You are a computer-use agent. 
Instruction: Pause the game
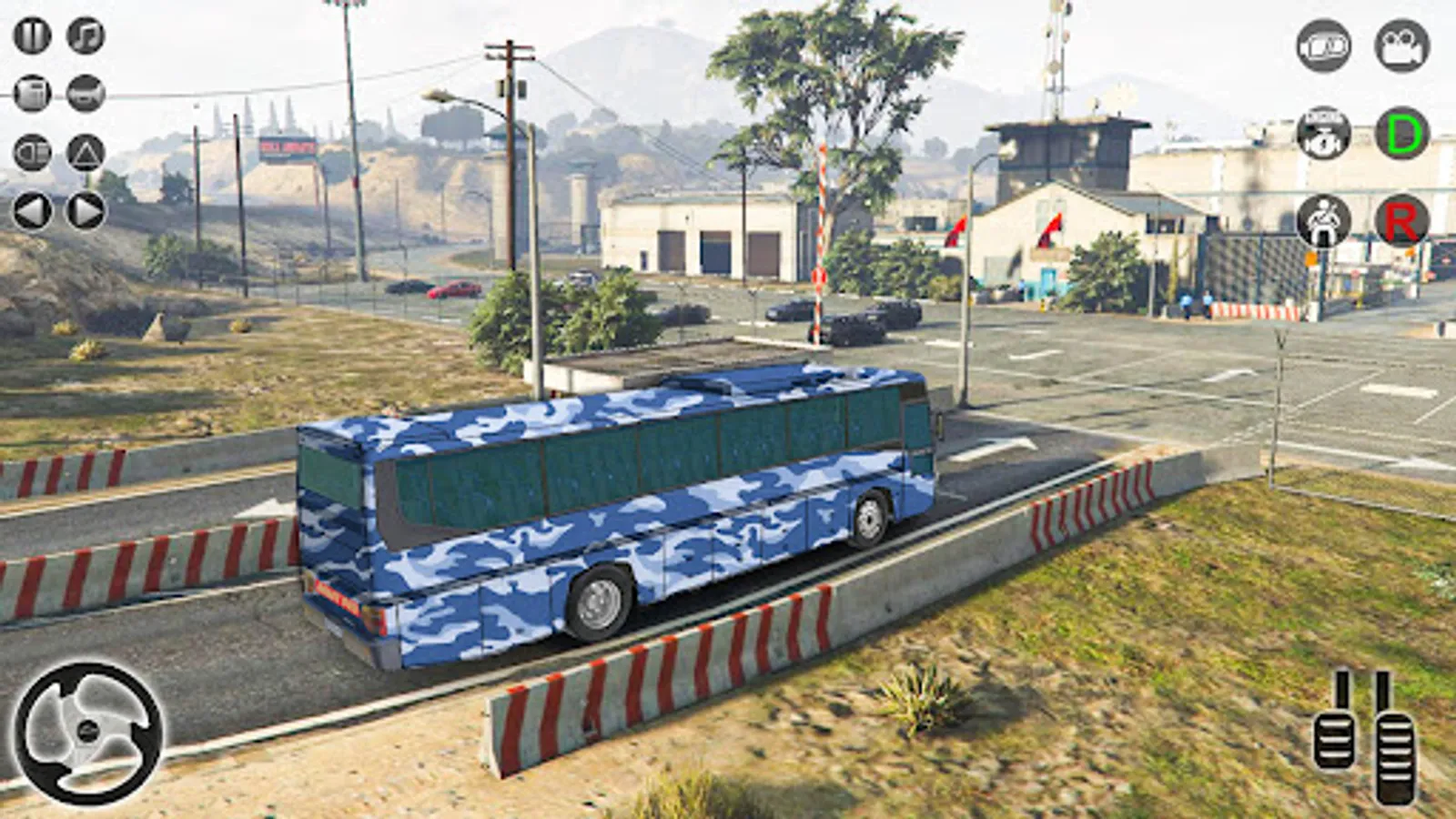[x=32, y=35]
